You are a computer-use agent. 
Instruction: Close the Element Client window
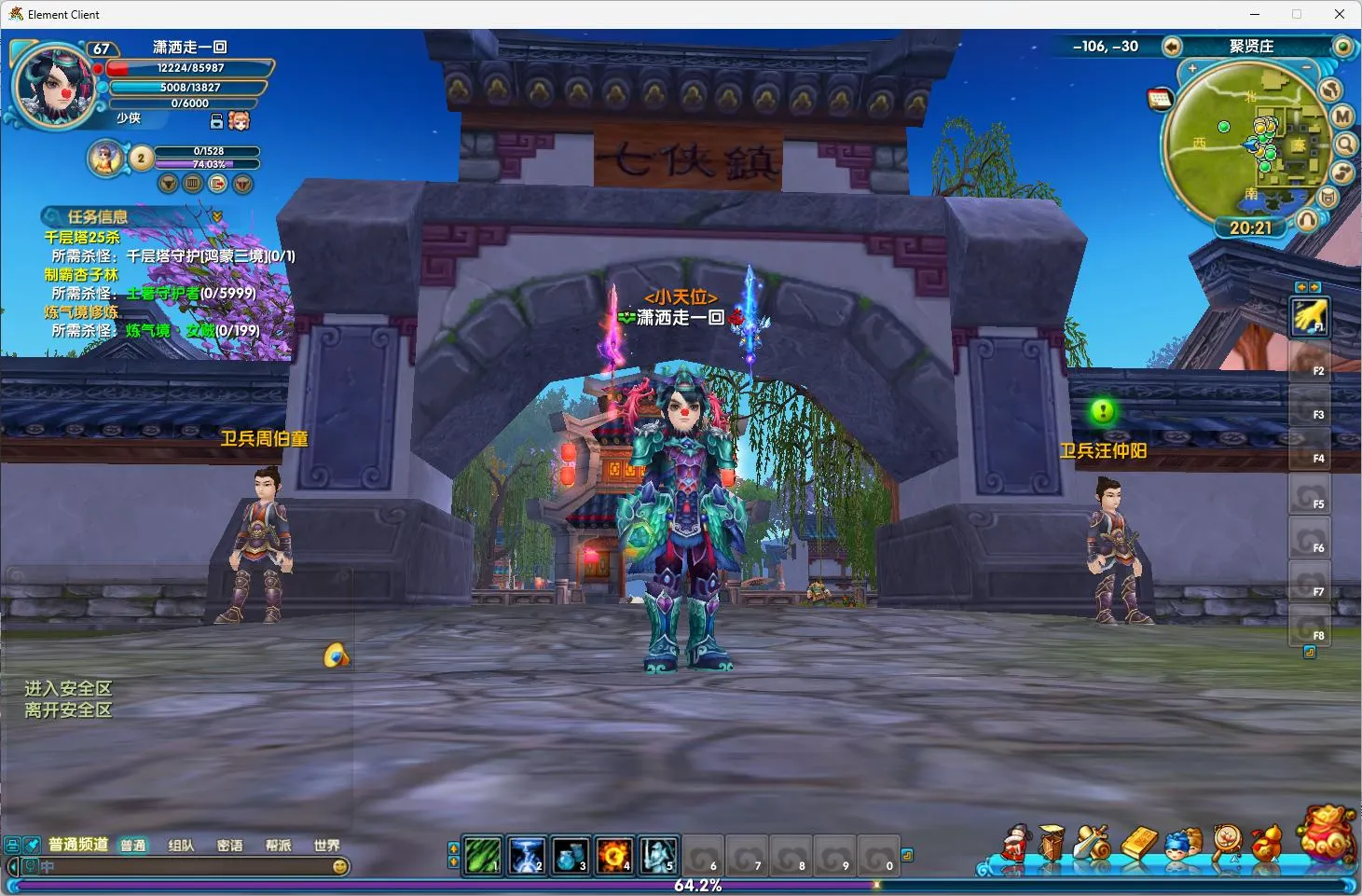(1340, 14)
